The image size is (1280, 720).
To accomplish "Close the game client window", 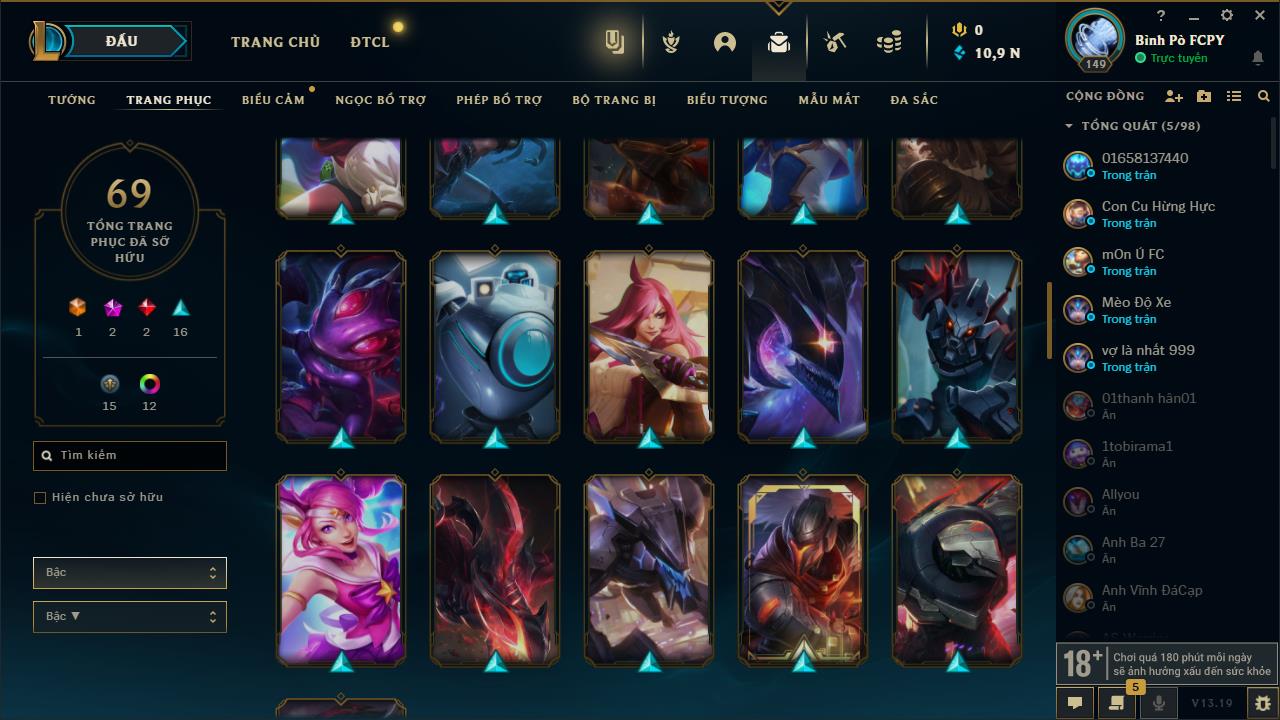I will (x=1259, y=16).
